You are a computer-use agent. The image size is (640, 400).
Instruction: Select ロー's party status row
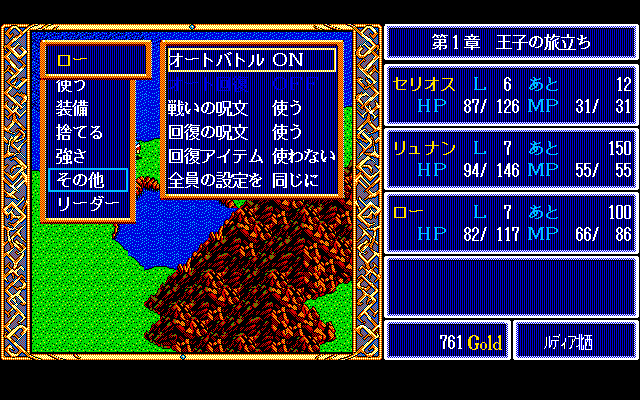pos(512,224)
